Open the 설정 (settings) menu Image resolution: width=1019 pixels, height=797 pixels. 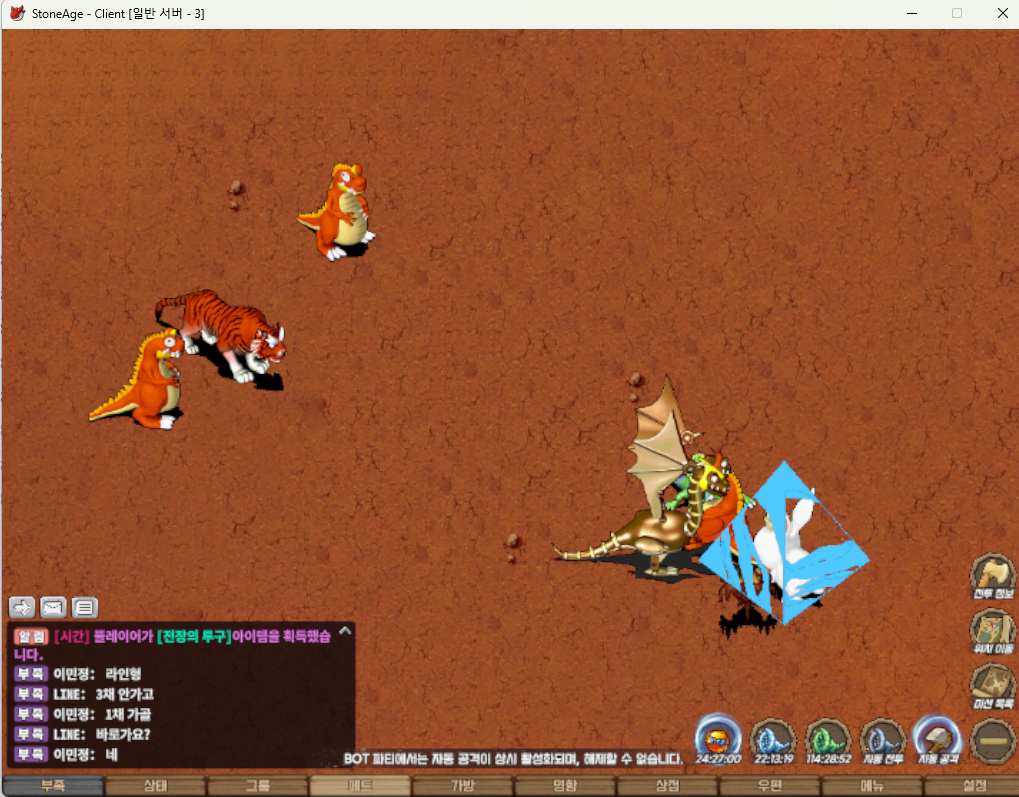tap(973, 786)
